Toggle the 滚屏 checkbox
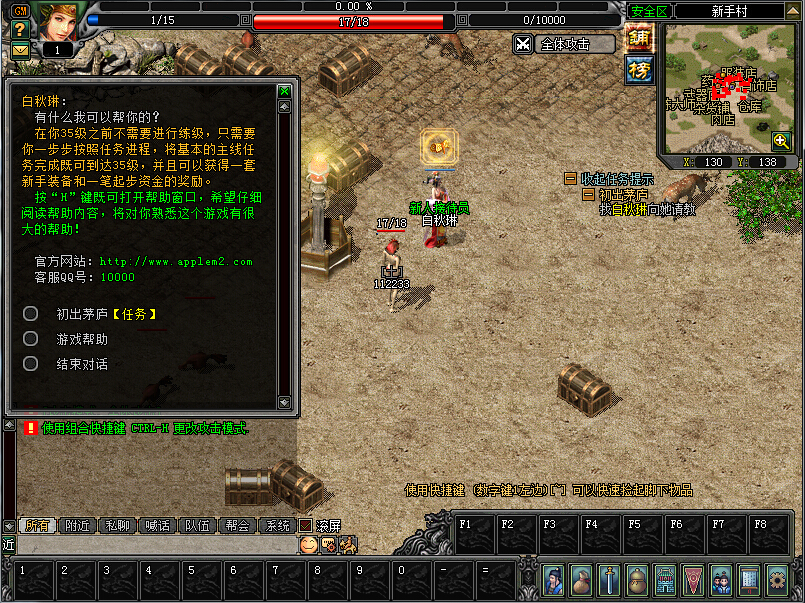 tap(306, 525)
